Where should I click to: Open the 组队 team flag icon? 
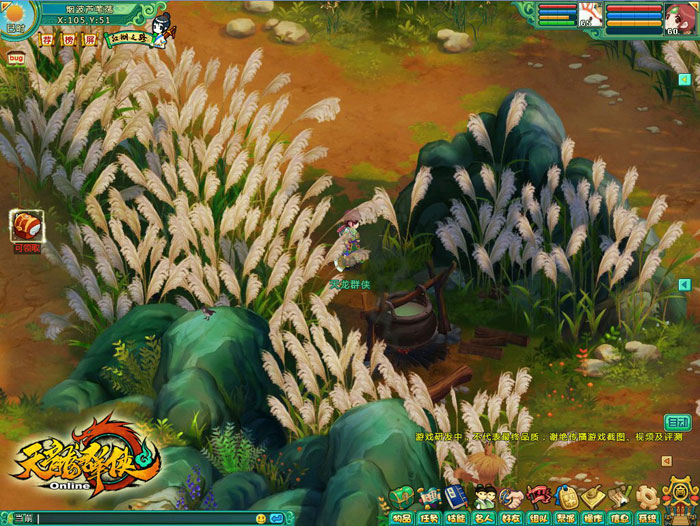coord(539,499)
